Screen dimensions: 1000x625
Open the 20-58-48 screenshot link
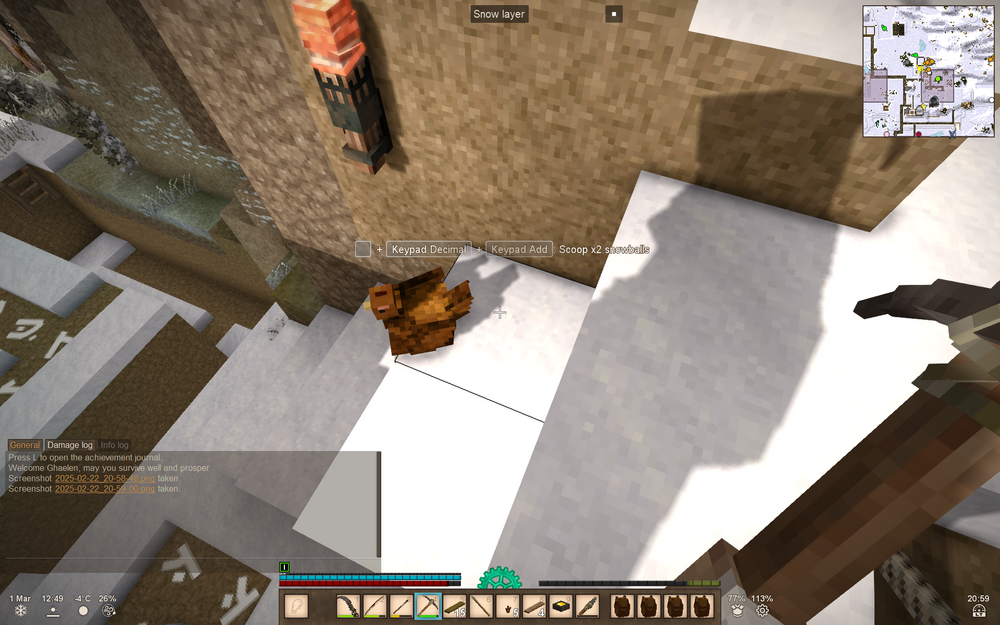pos(104,479)
